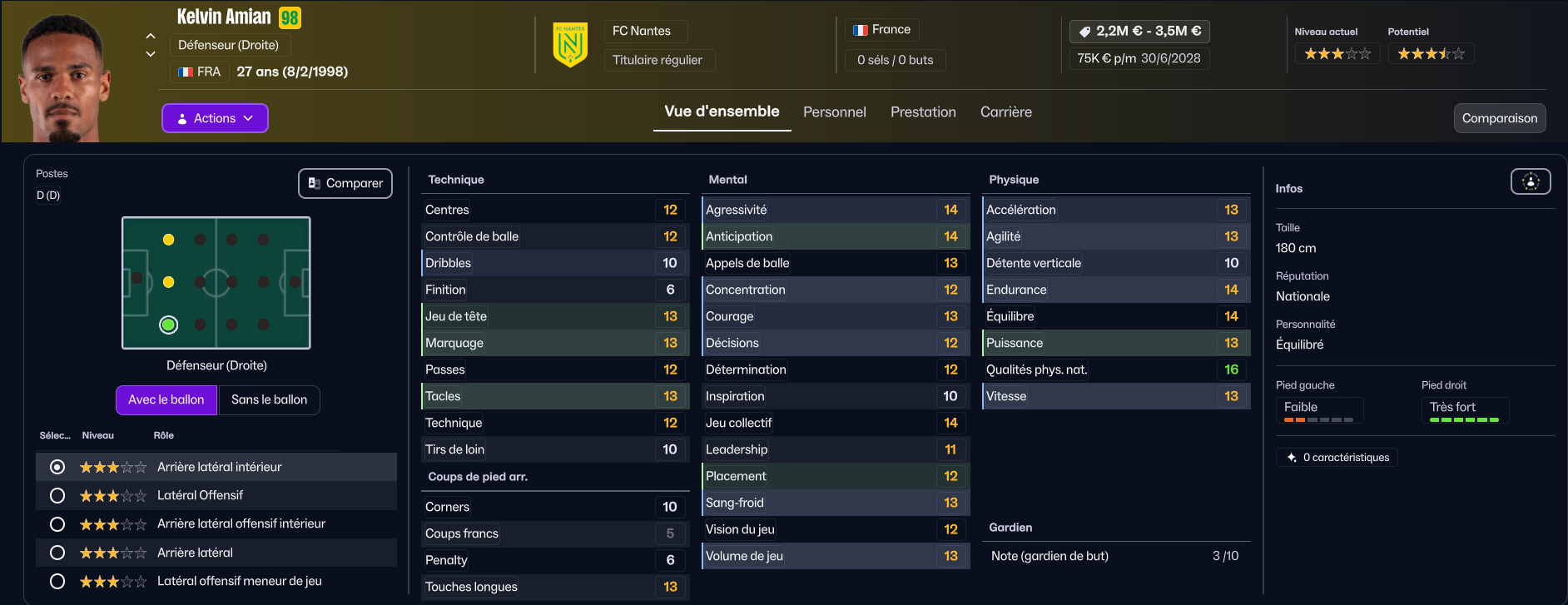Open the 0 caractéristiques button
The height and width of the screenshot is (605, 1568).
coord(1337,458)
